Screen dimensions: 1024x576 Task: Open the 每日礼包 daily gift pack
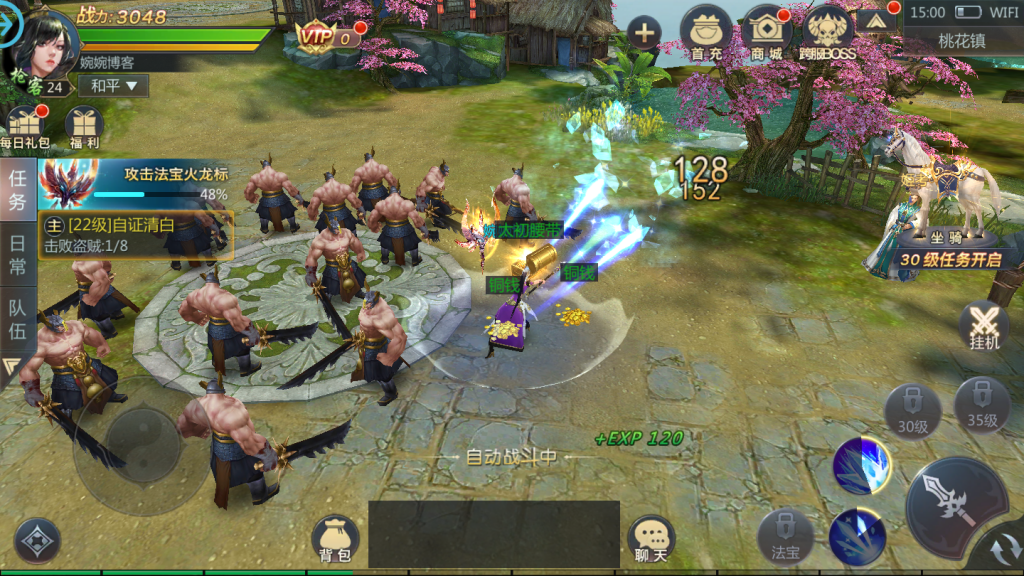tap(25, 128)
